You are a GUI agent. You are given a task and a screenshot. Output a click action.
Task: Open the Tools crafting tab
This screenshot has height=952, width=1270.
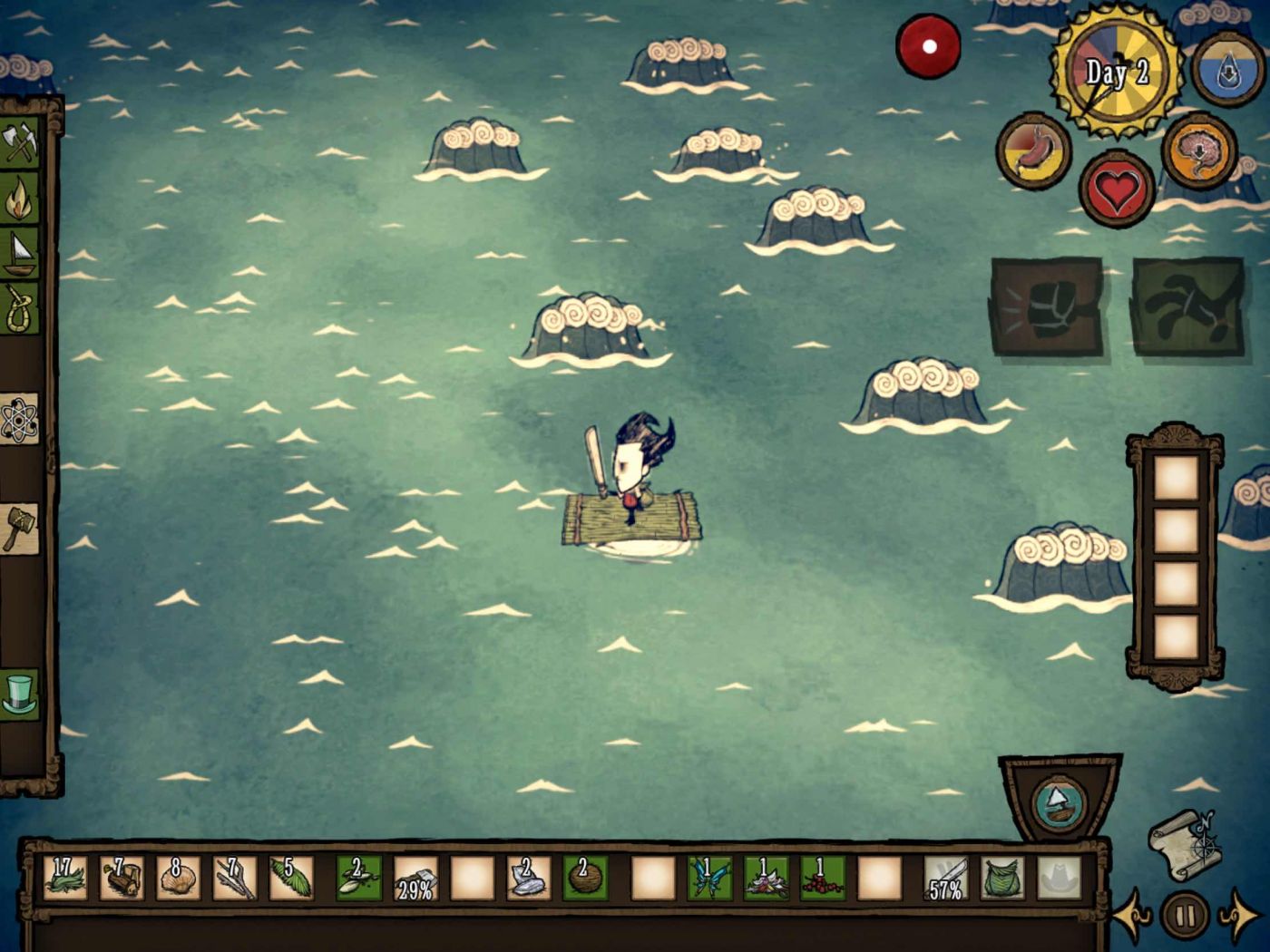point(20,142)
